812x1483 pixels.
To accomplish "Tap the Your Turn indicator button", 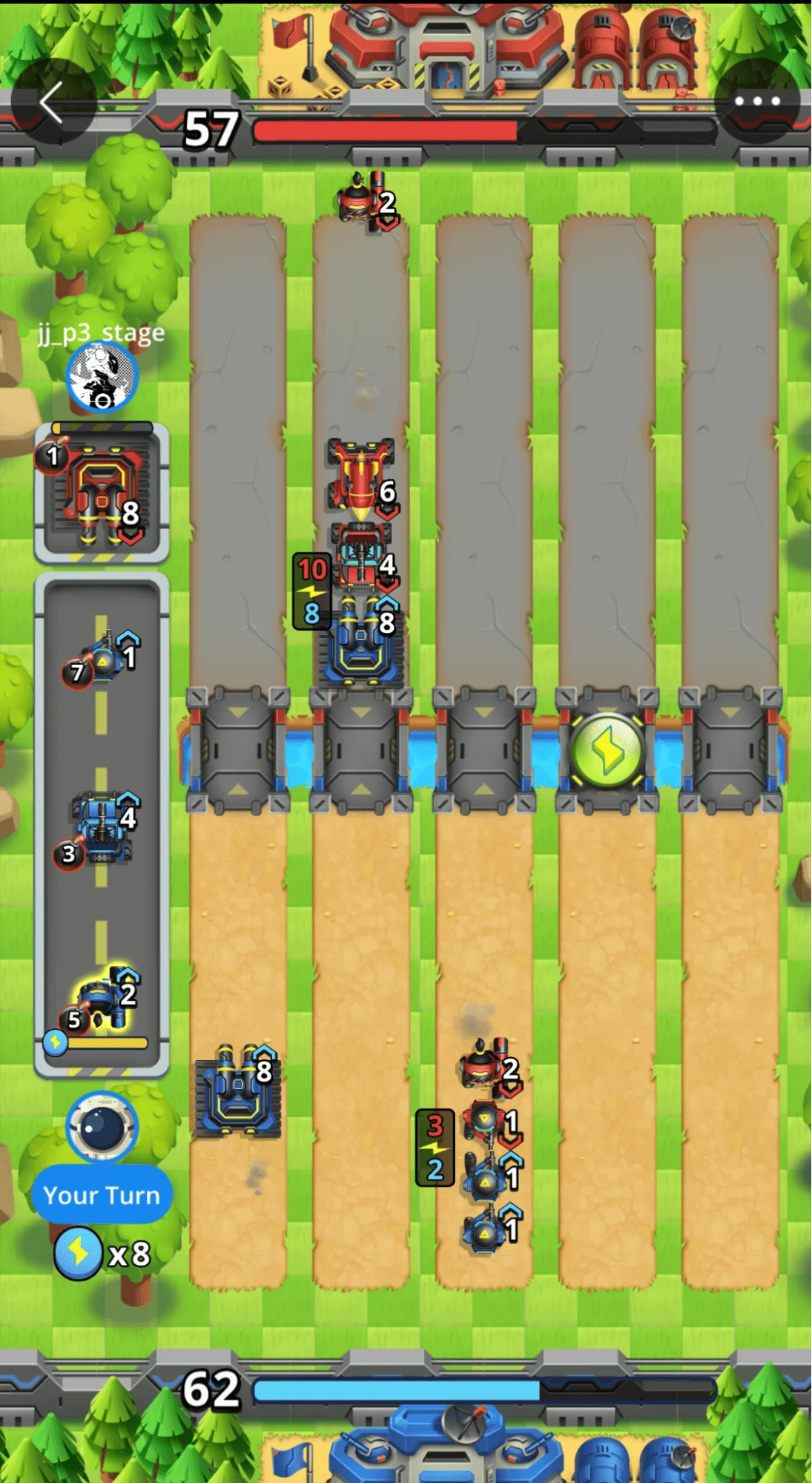I will pyautogui.click(x=102, y=1194).
